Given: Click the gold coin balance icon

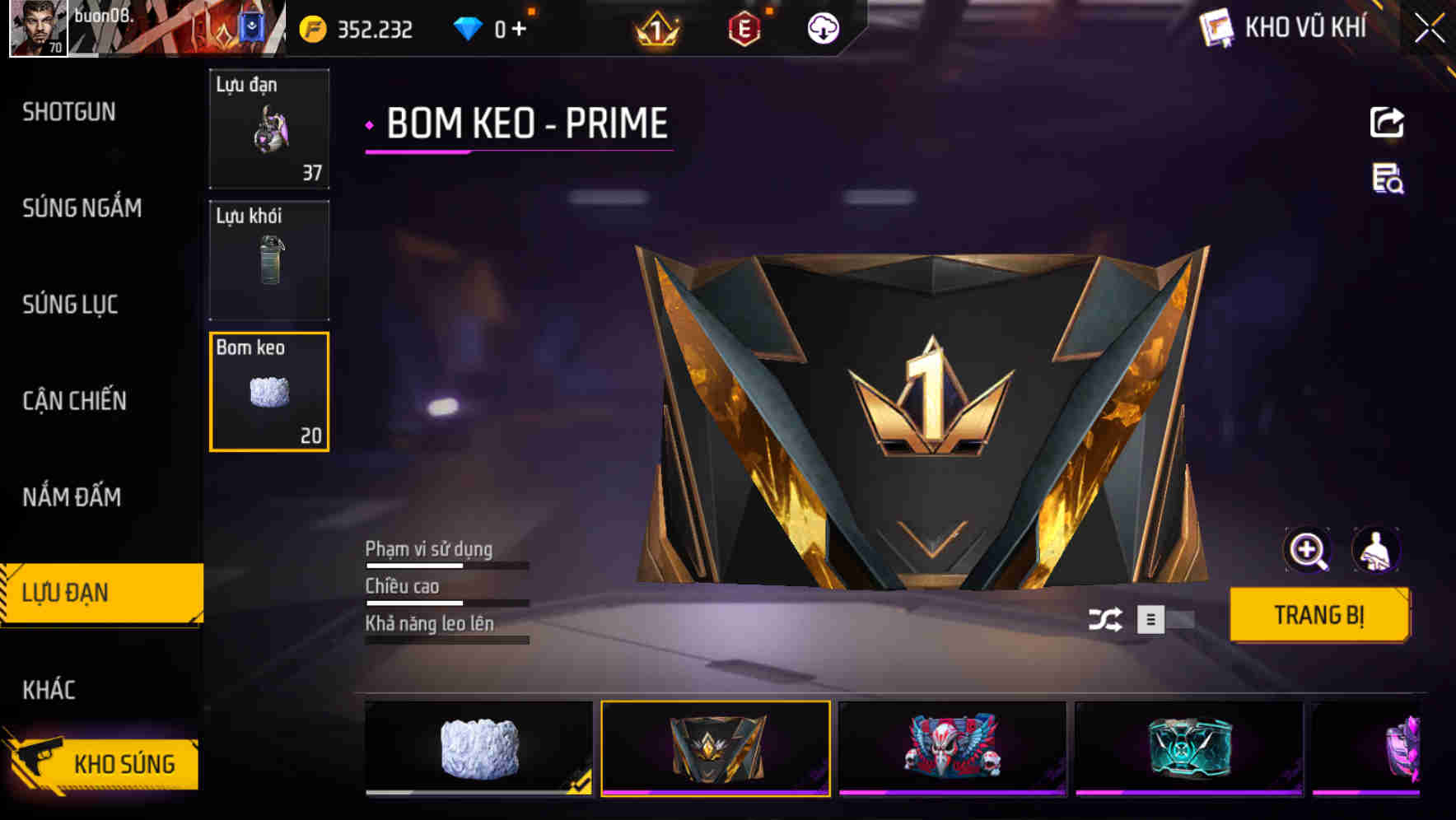Looking at the screenshot, I should 311,27.
